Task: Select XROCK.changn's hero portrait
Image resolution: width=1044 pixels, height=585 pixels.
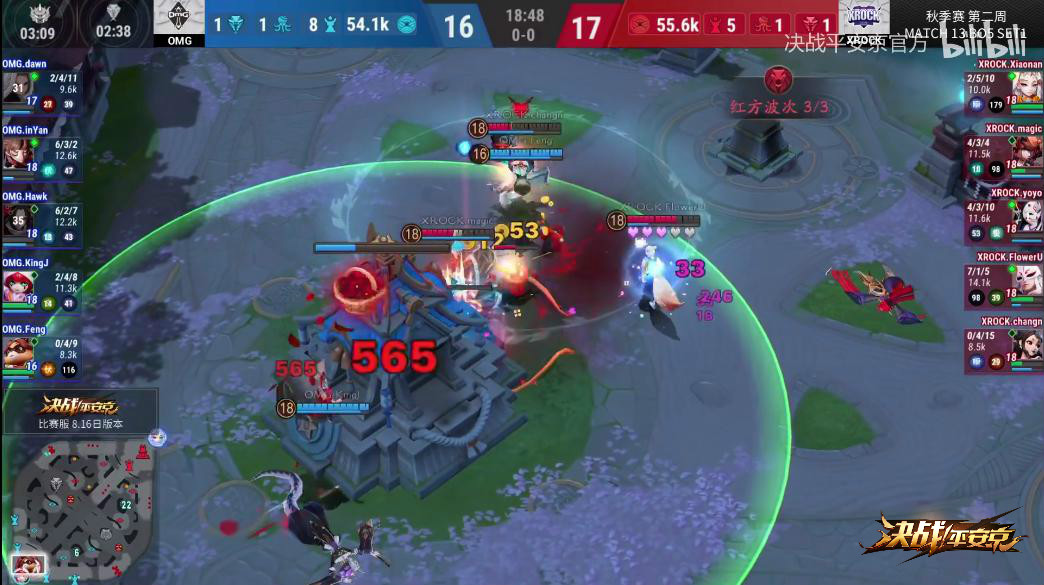Action: tap(1027, 347)
